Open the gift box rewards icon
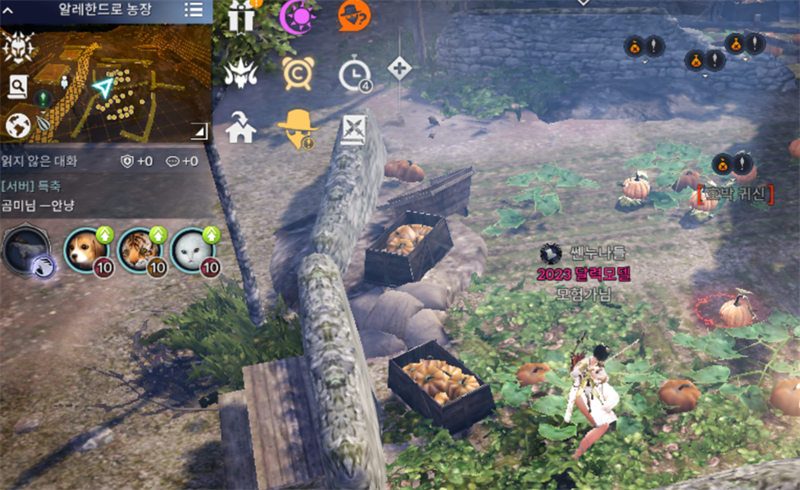800x490 pixels. [x=241, y=16]
